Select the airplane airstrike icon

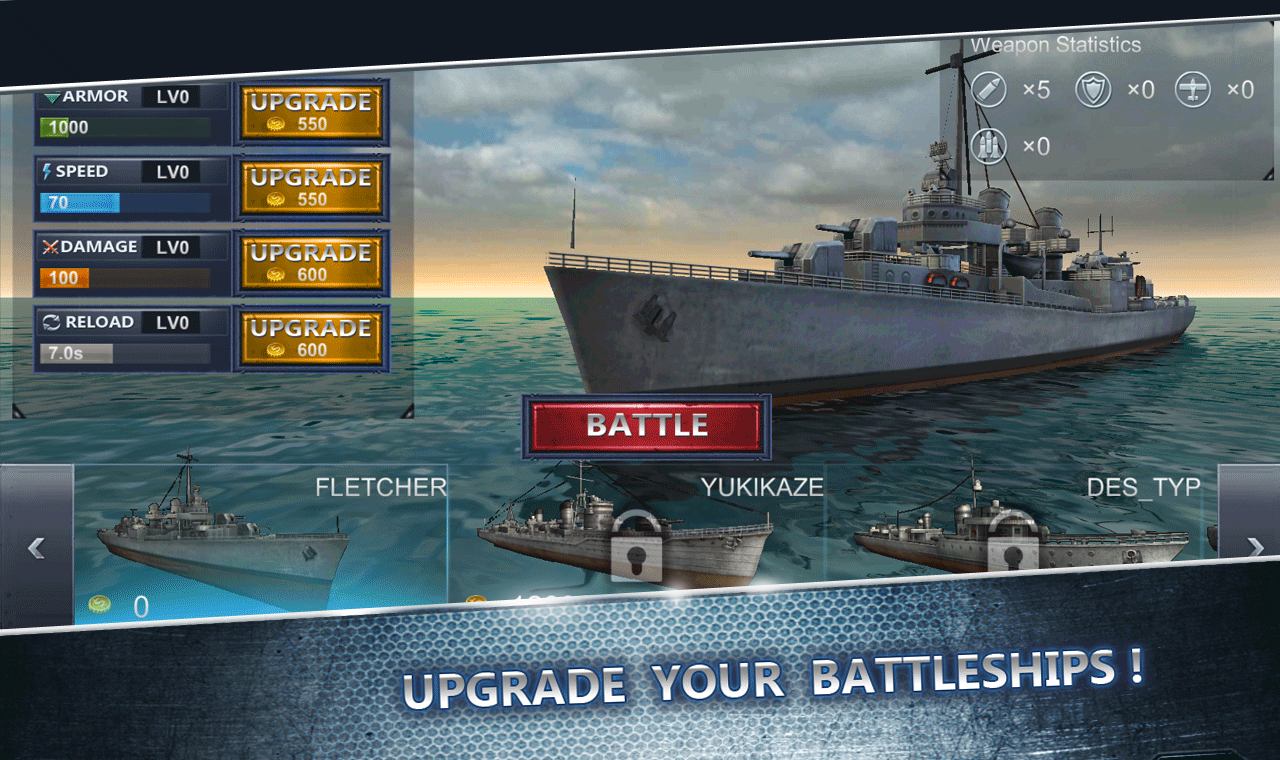pyautogui.click(x=1193, y=90)
